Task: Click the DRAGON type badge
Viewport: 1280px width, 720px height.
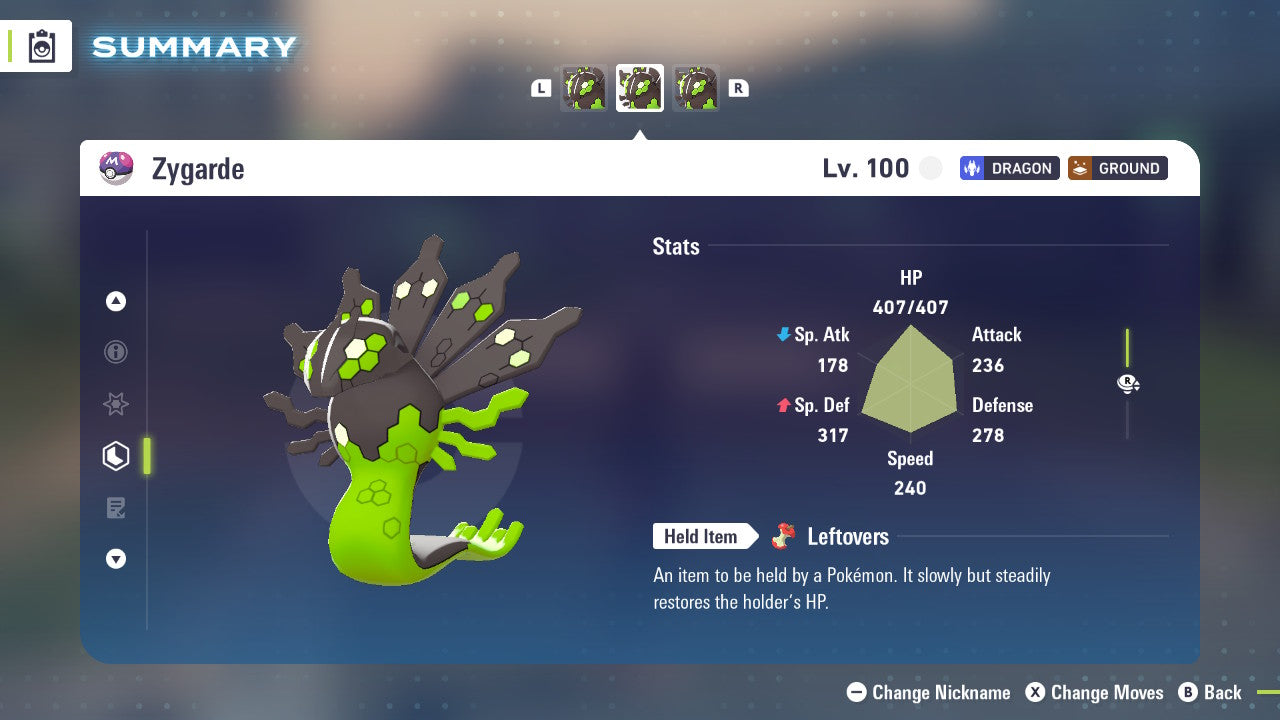Action: 1009,168
